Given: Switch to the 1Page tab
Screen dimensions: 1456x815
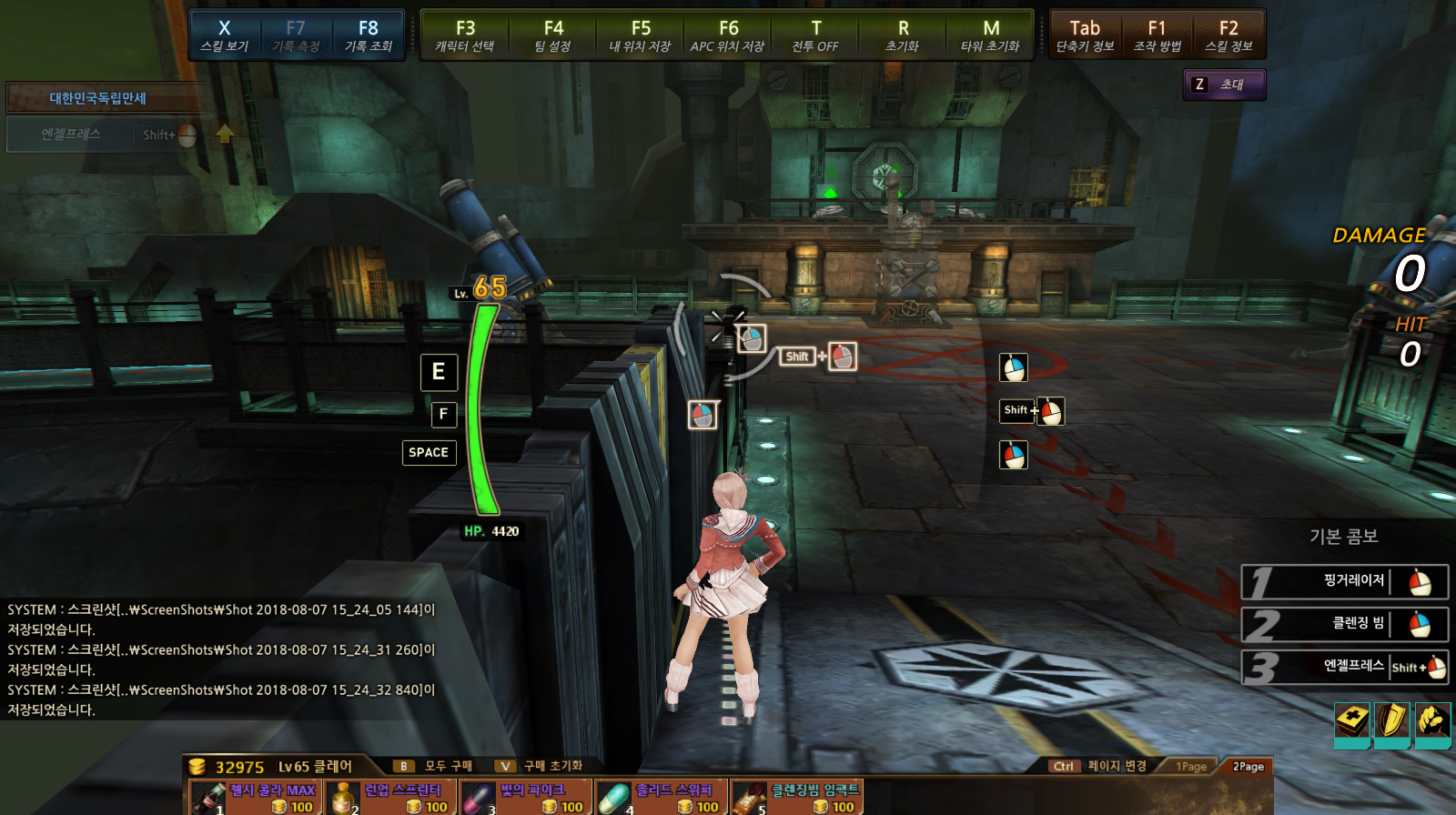Looking at the screenshot, I should [1190, 767].
